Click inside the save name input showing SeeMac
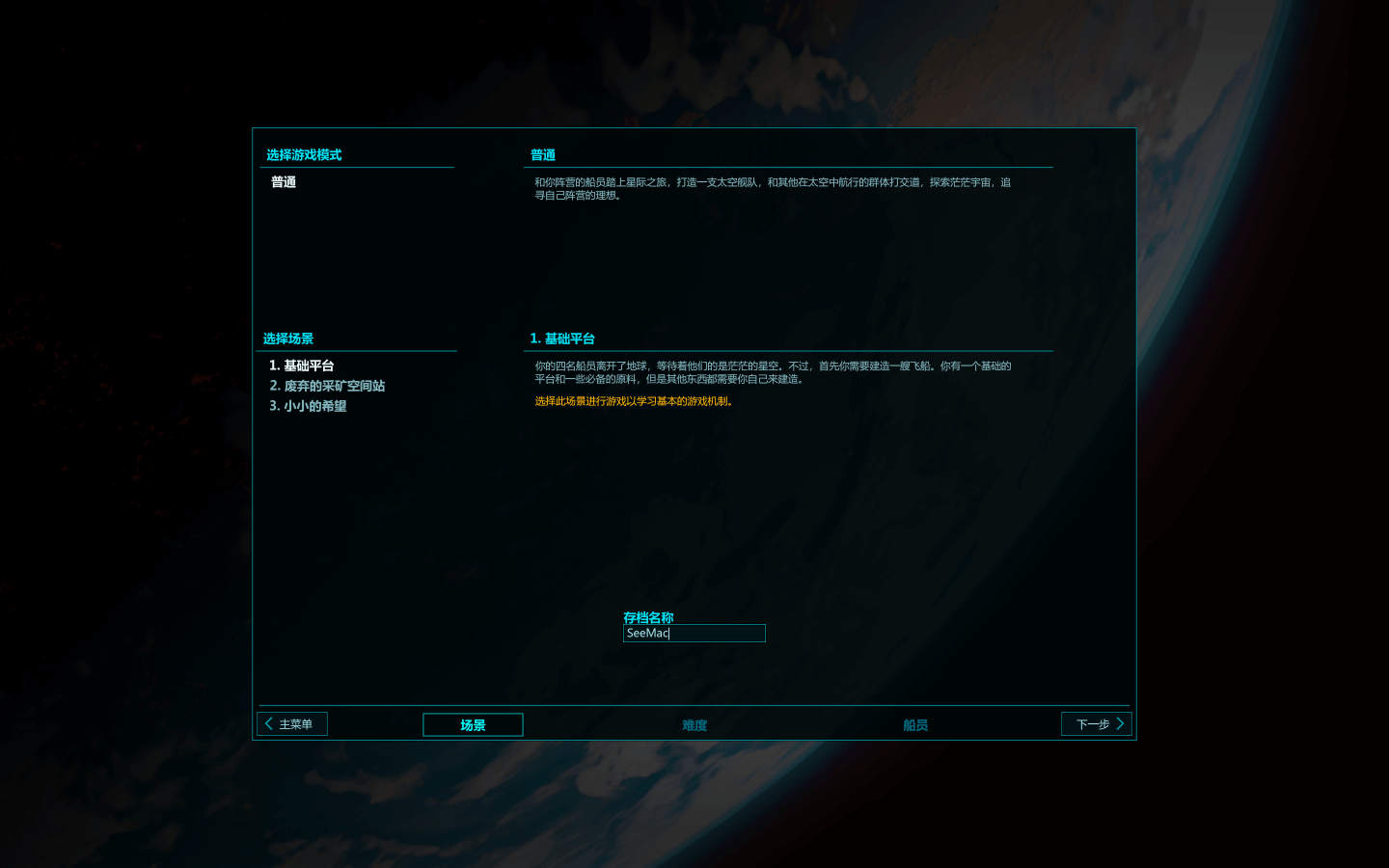Image resolution: width=1389 pixels, height=868 pixels. [694, 634]
